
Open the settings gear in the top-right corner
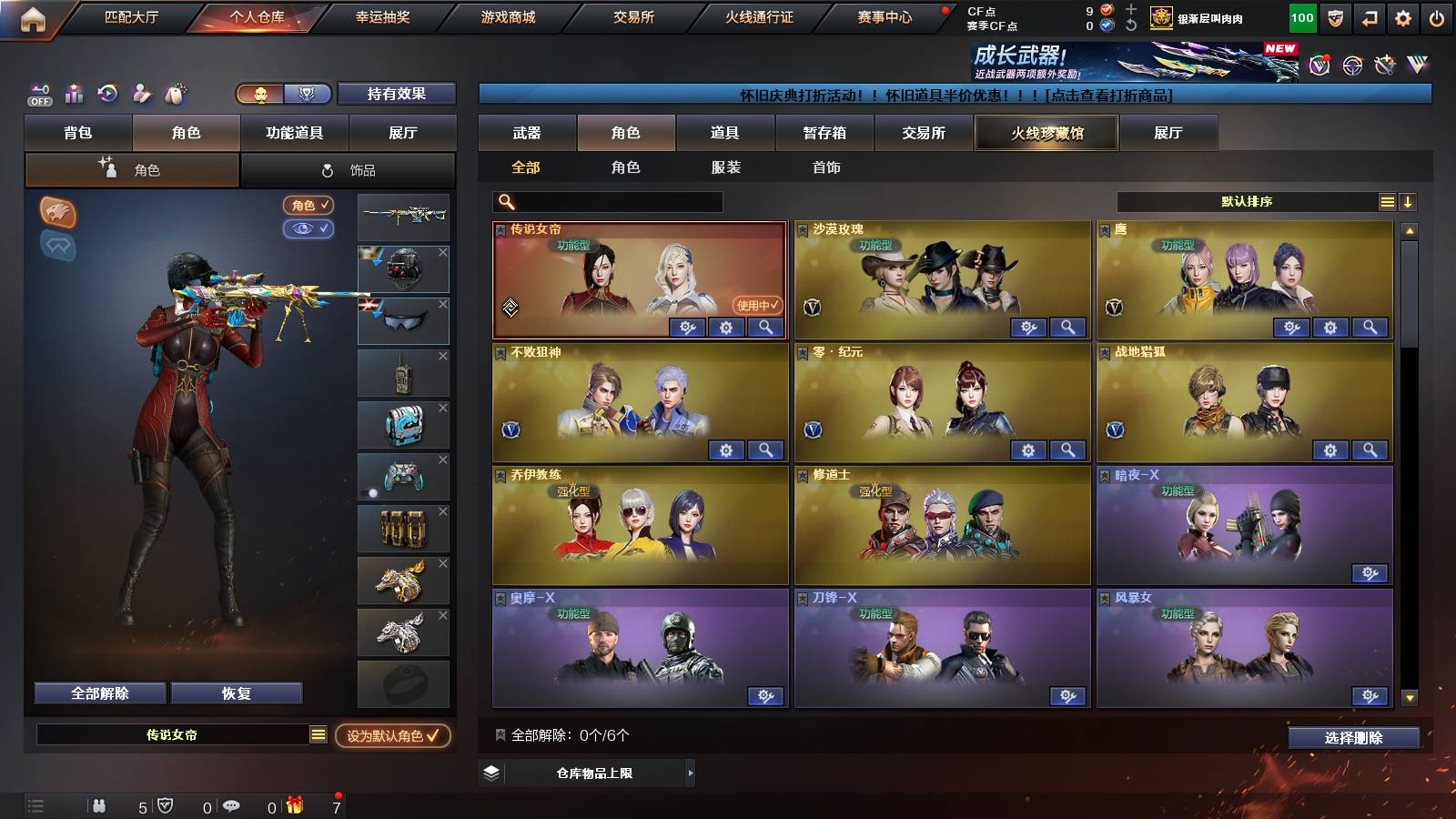[1403, 16]
